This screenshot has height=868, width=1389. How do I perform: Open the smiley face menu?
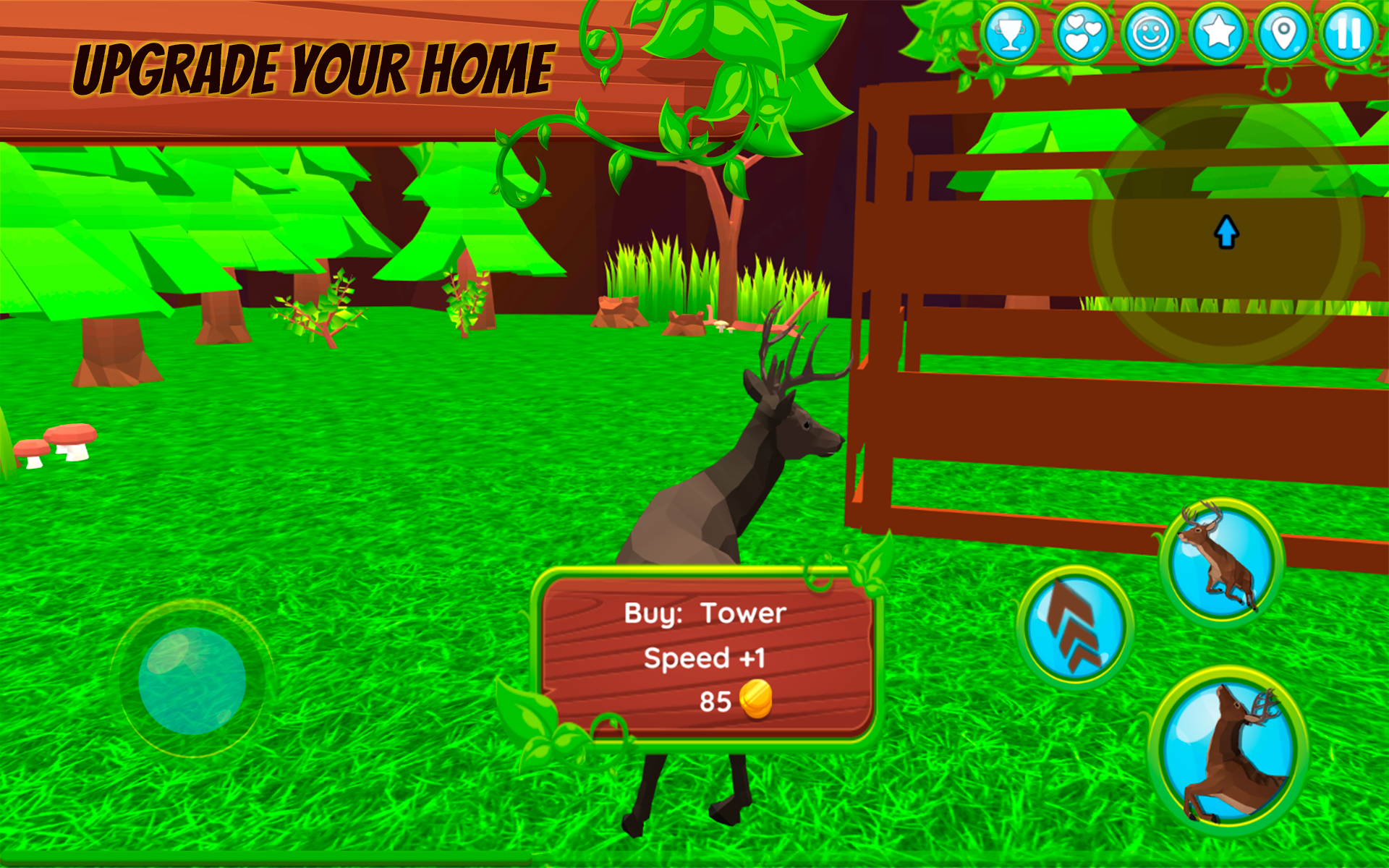pyautogui.click(x=1150, y=33)
